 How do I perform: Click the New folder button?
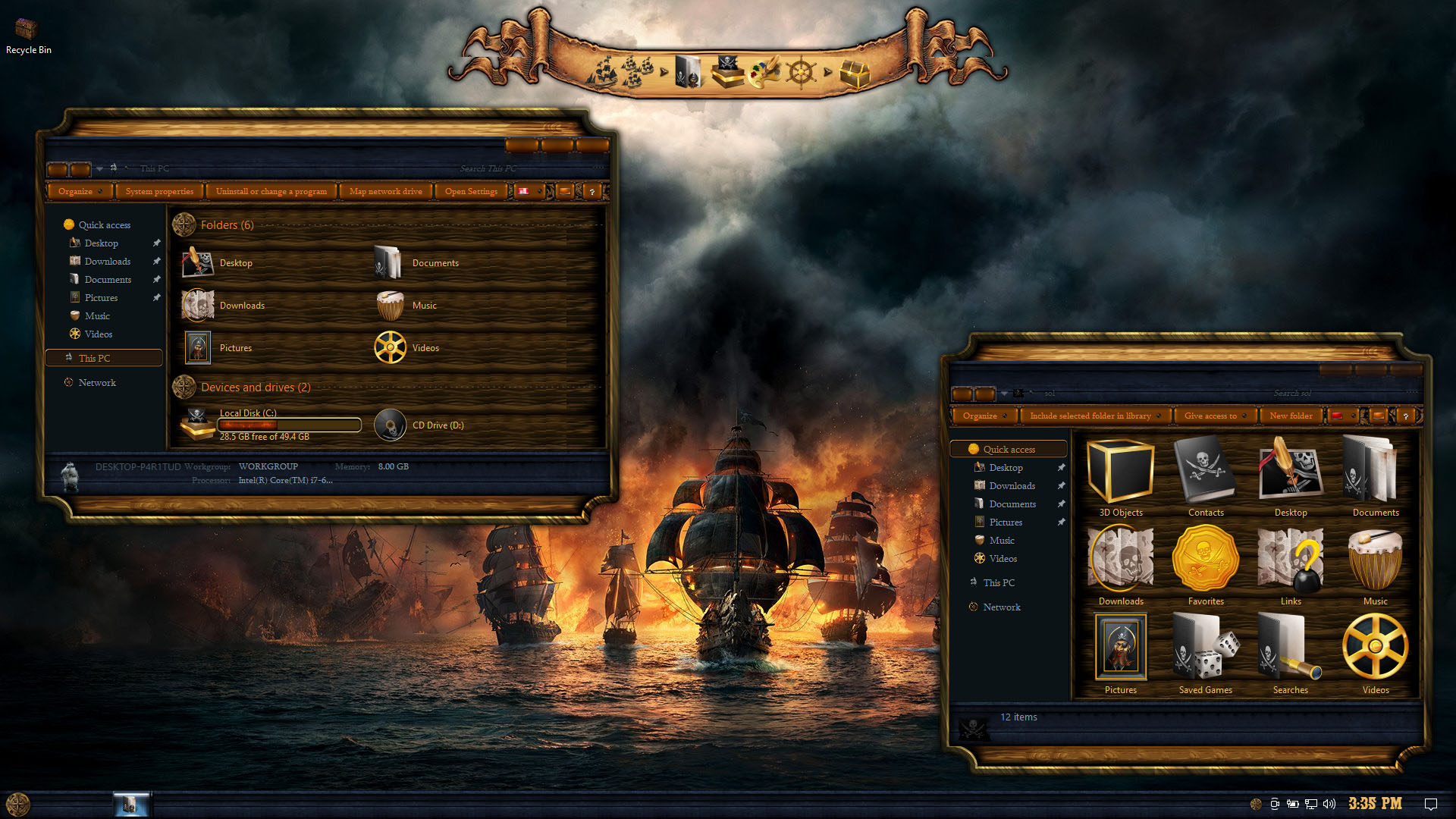tap(1291, 416)
